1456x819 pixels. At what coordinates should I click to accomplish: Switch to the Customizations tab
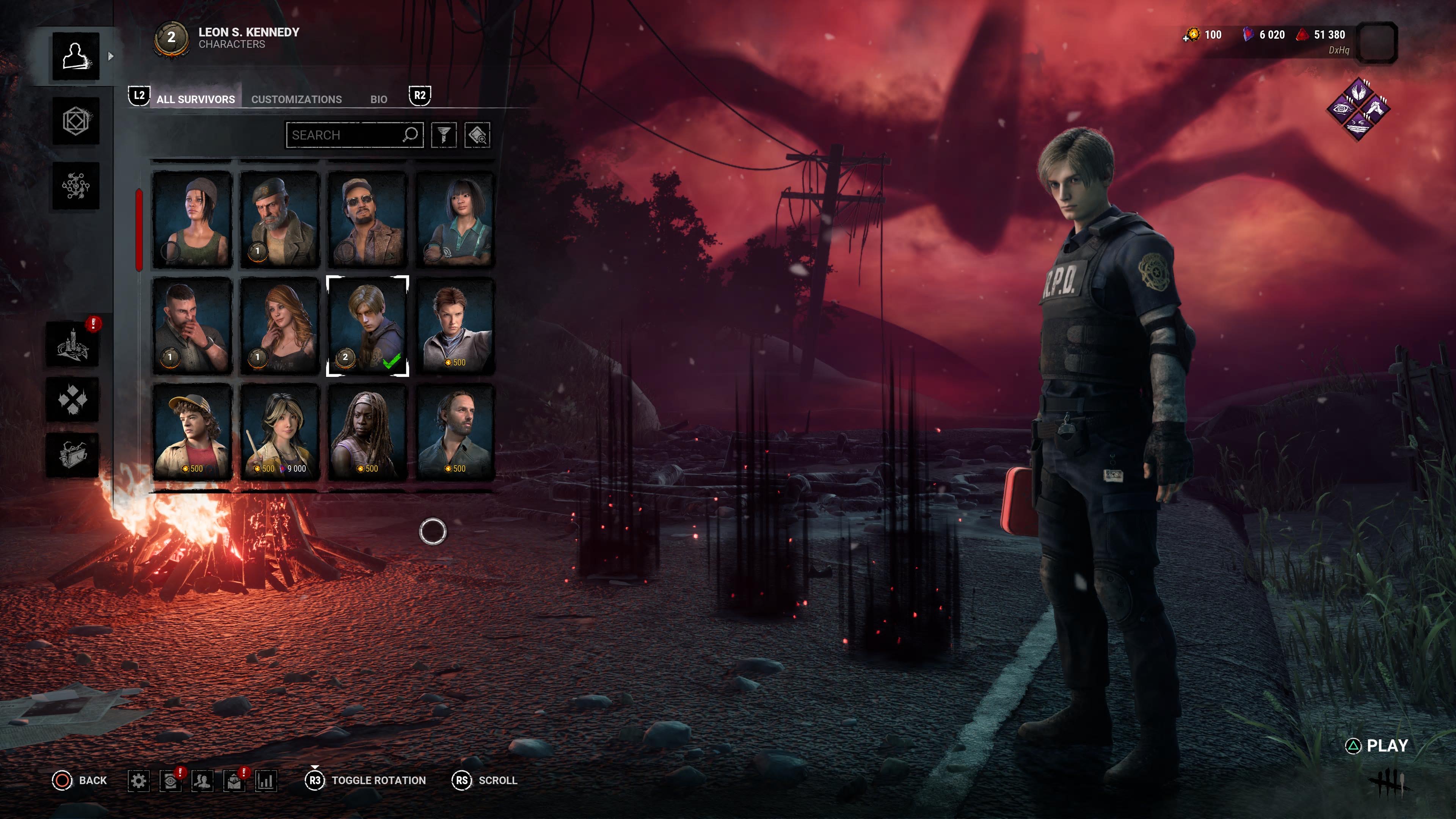[296, 99]
